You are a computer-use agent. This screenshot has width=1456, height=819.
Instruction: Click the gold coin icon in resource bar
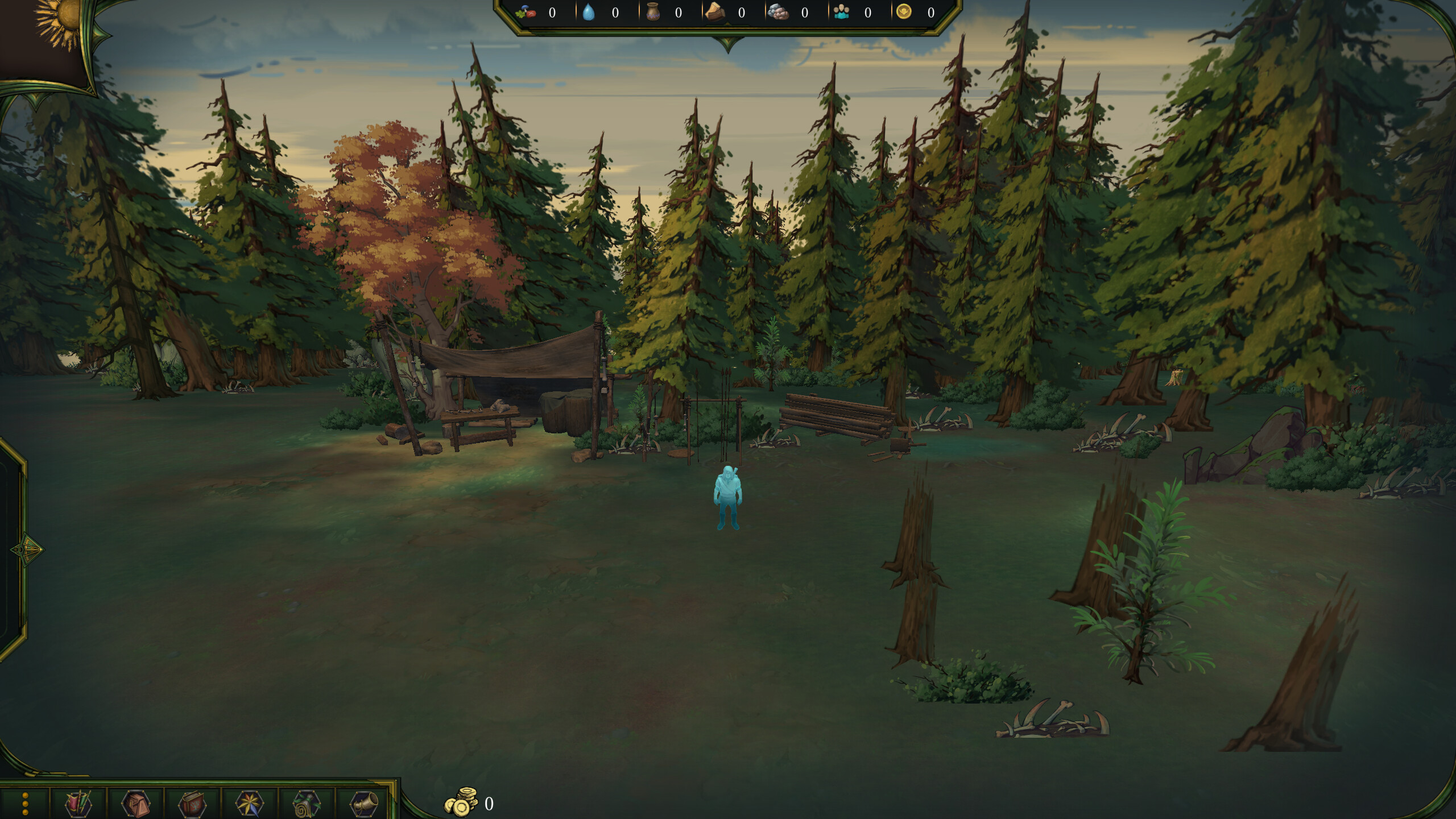tap(907, 13)
